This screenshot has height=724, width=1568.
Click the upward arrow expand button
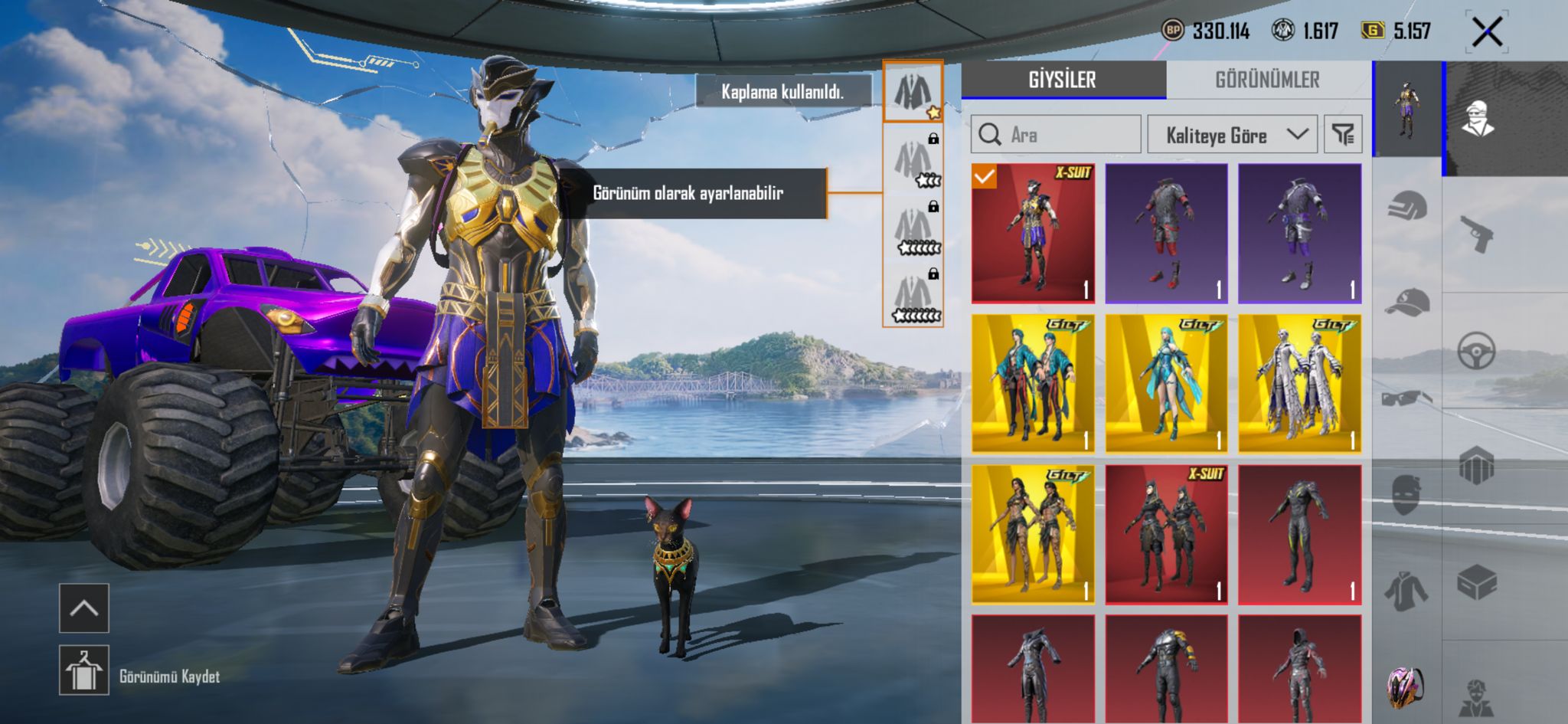[x=84, y=608]
